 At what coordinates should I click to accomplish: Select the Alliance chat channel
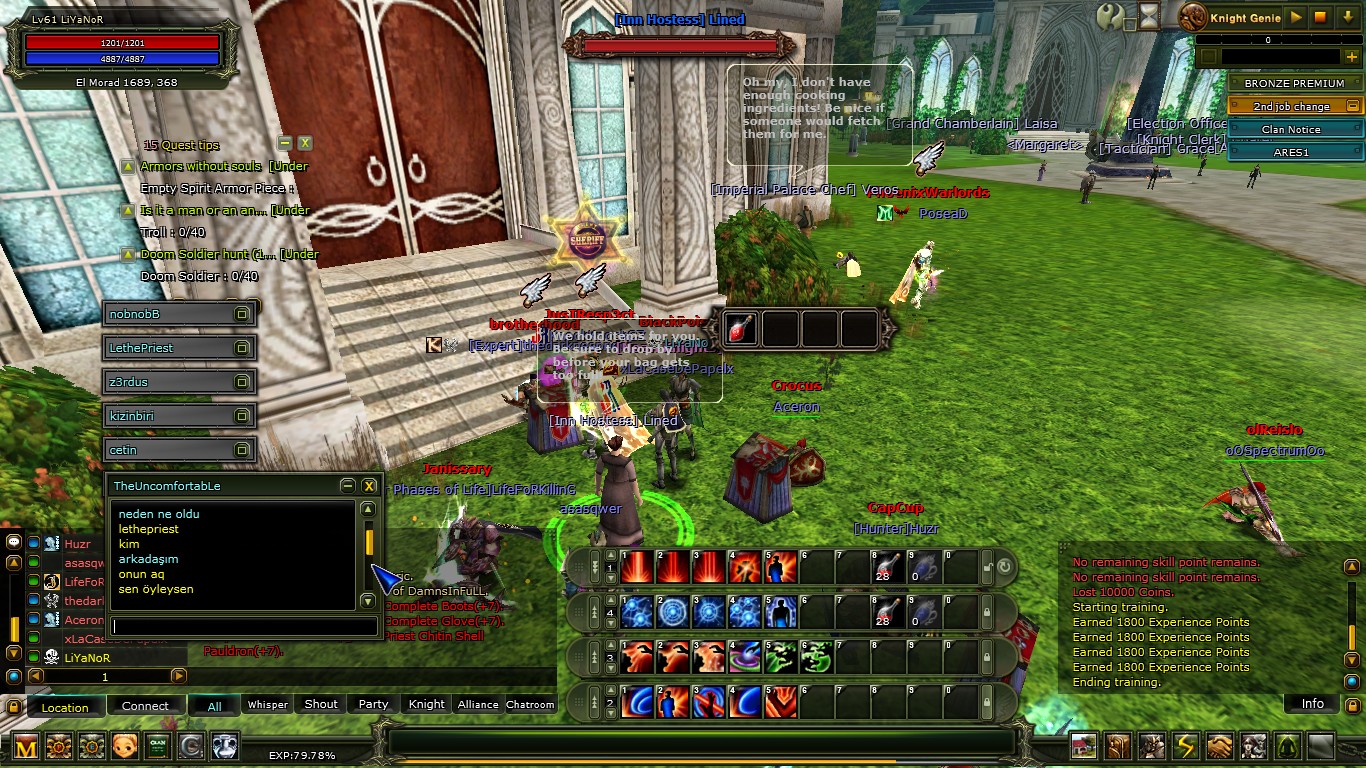[478, 704]
